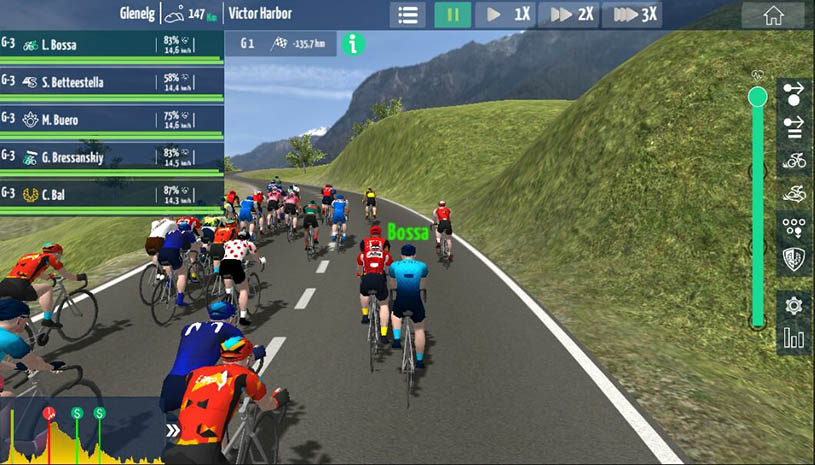815x465 pixels.
Task: Click the team shield icon
Action: [x=794, y=260]
